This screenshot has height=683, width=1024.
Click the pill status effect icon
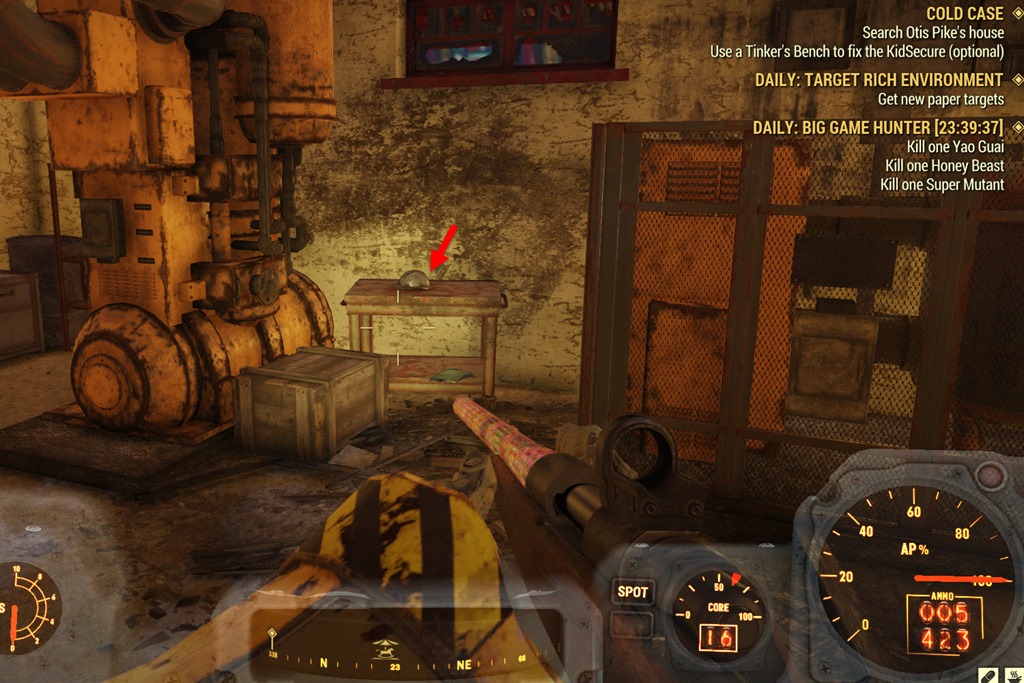point(986,674)
